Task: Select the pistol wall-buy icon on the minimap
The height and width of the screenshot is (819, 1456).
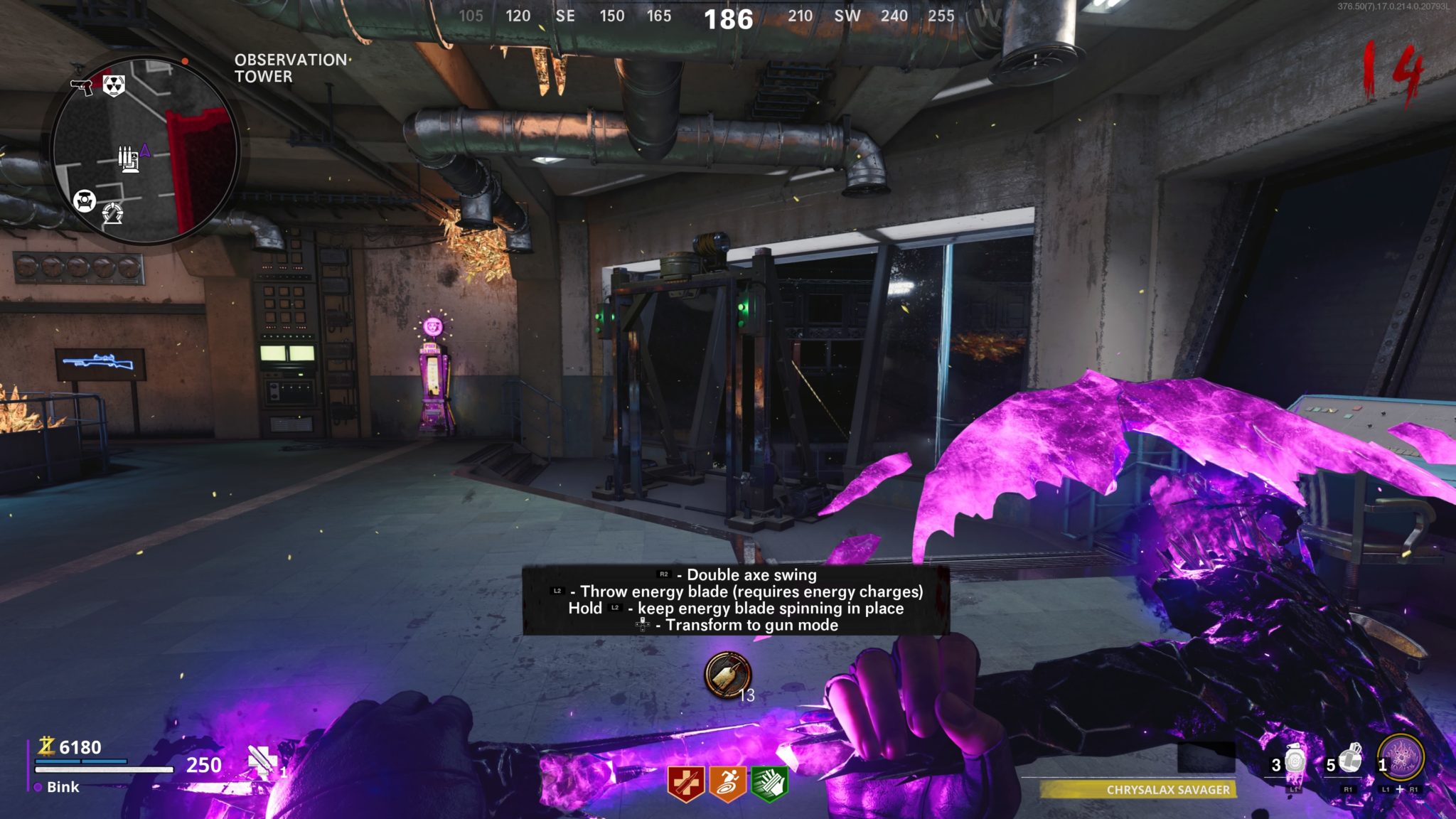Action: point(82,86)
